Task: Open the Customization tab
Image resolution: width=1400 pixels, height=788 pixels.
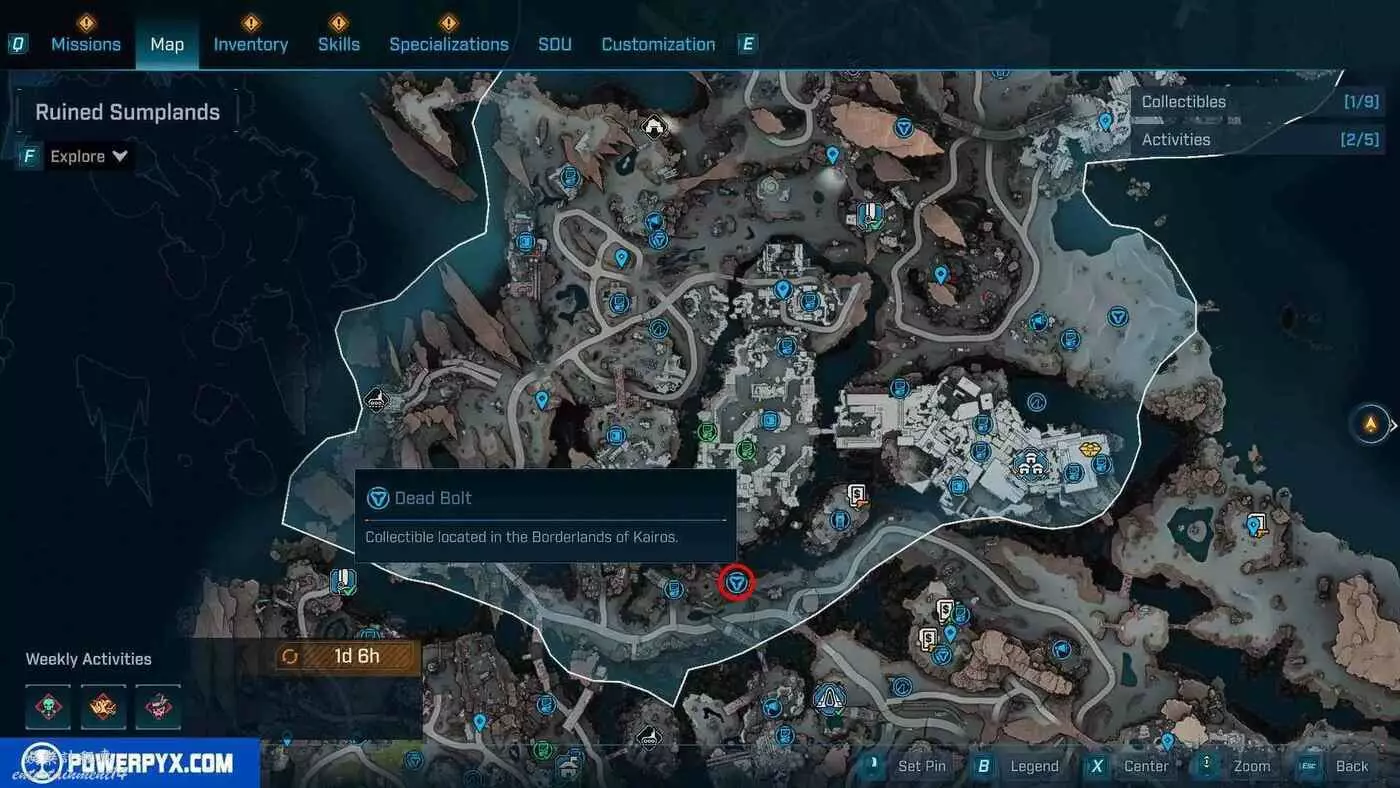Action: tap(658, 44)
